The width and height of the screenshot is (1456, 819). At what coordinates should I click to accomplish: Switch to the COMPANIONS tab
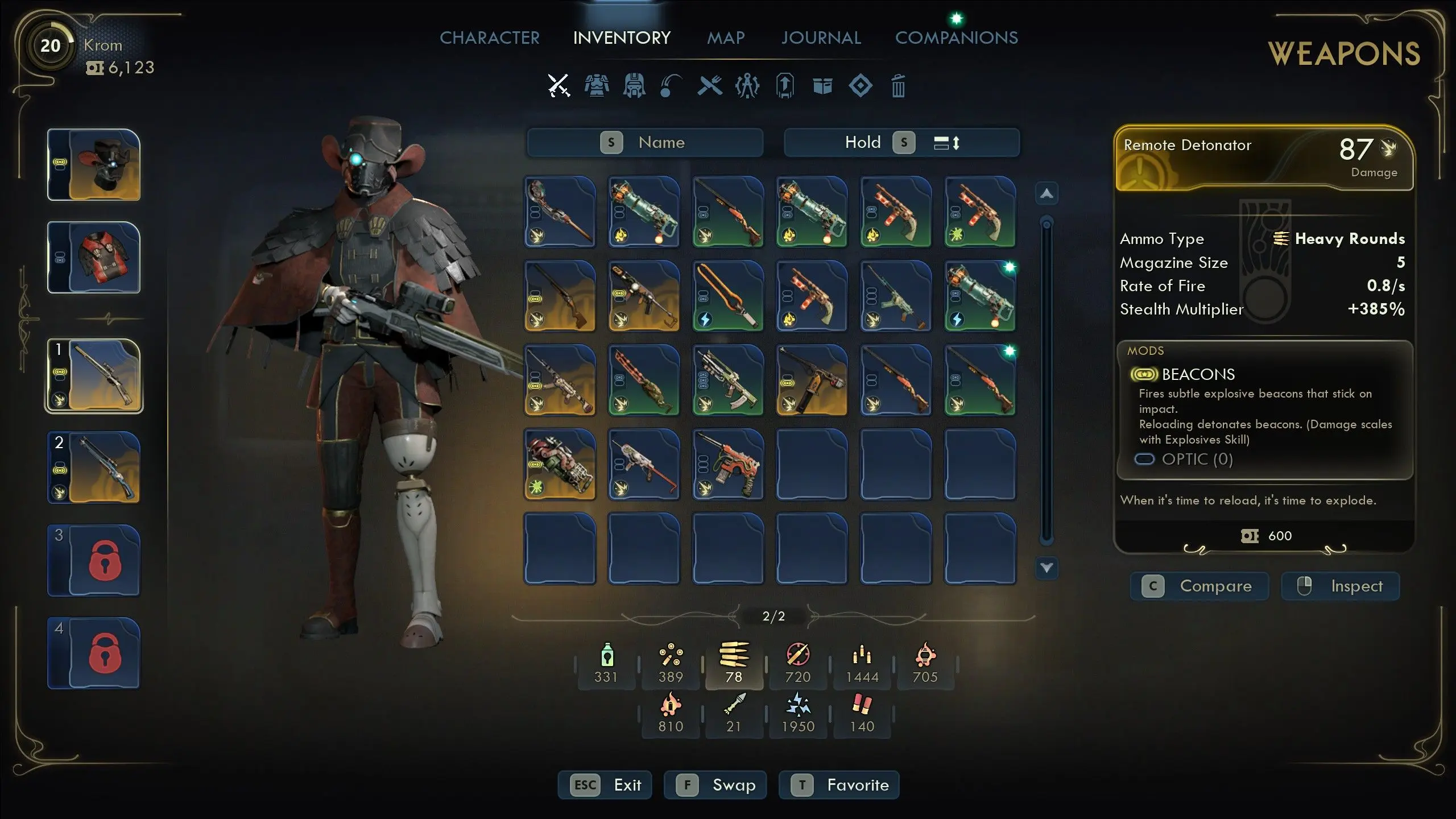[957, 38]
